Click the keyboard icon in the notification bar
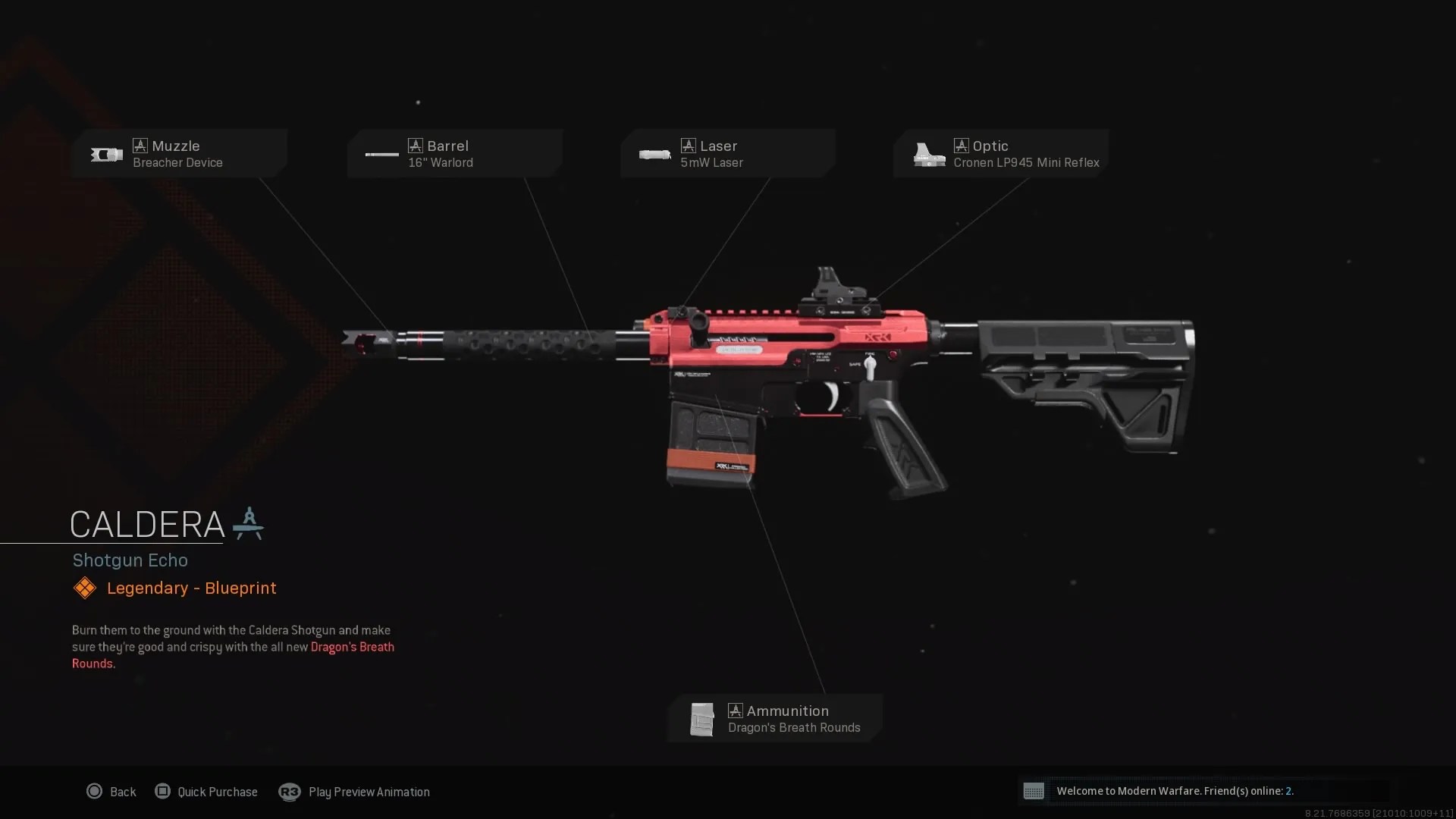1456x819 pixels. tap(1034, 791)
